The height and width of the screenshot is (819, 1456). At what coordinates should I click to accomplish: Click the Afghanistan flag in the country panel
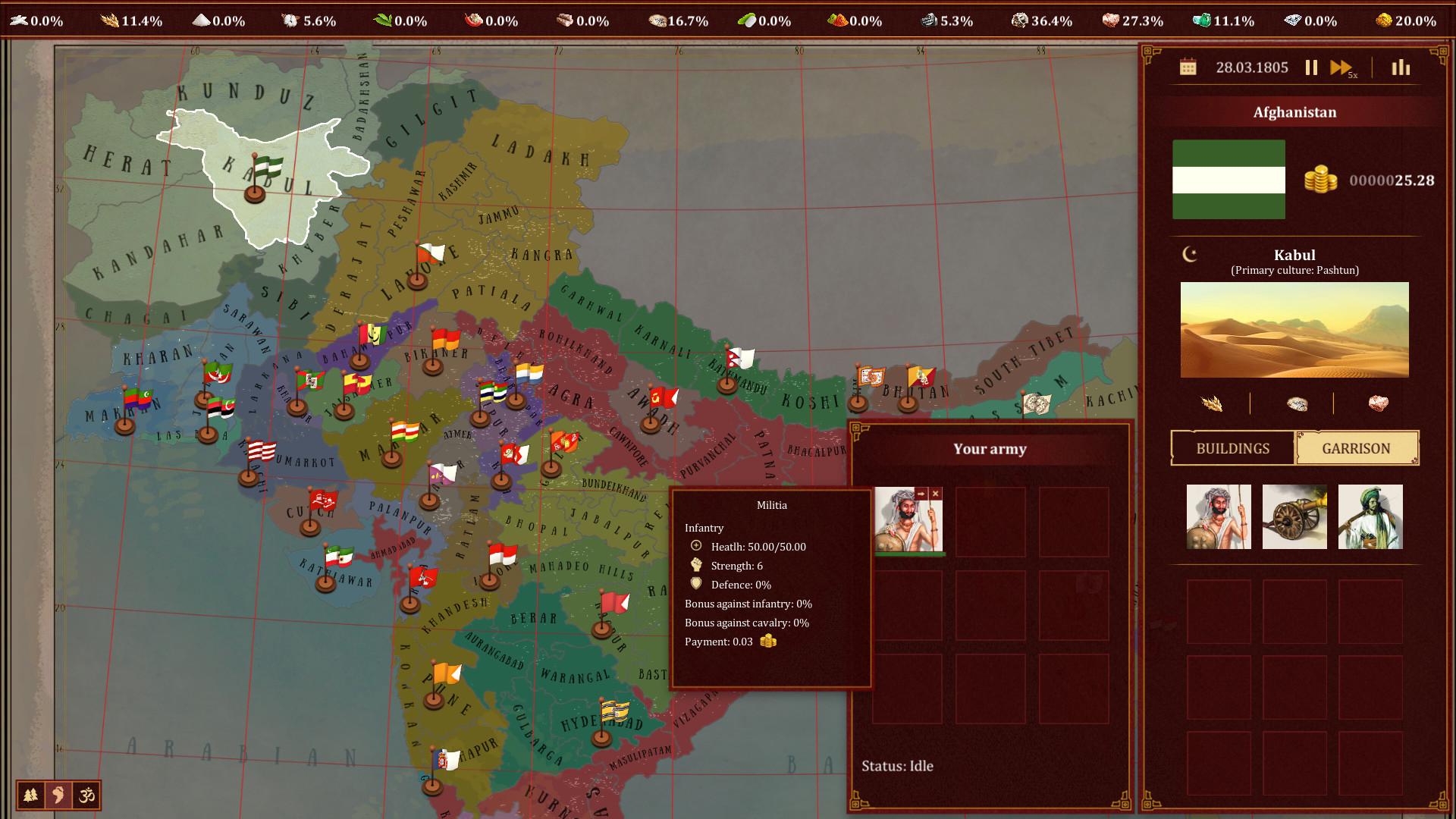point(1228,180)
